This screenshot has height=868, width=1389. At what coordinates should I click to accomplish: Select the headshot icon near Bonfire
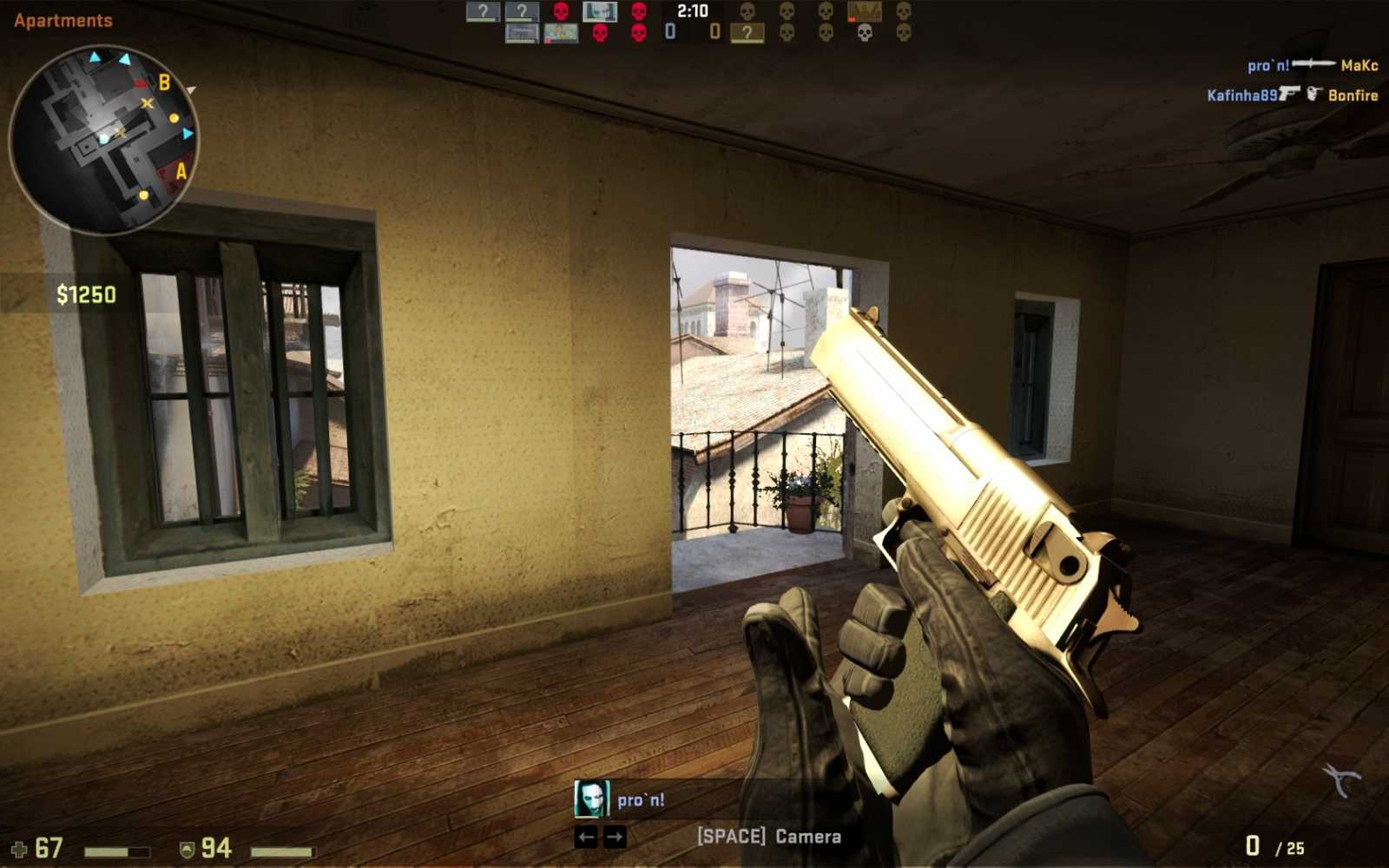(x=1316, y=93)
